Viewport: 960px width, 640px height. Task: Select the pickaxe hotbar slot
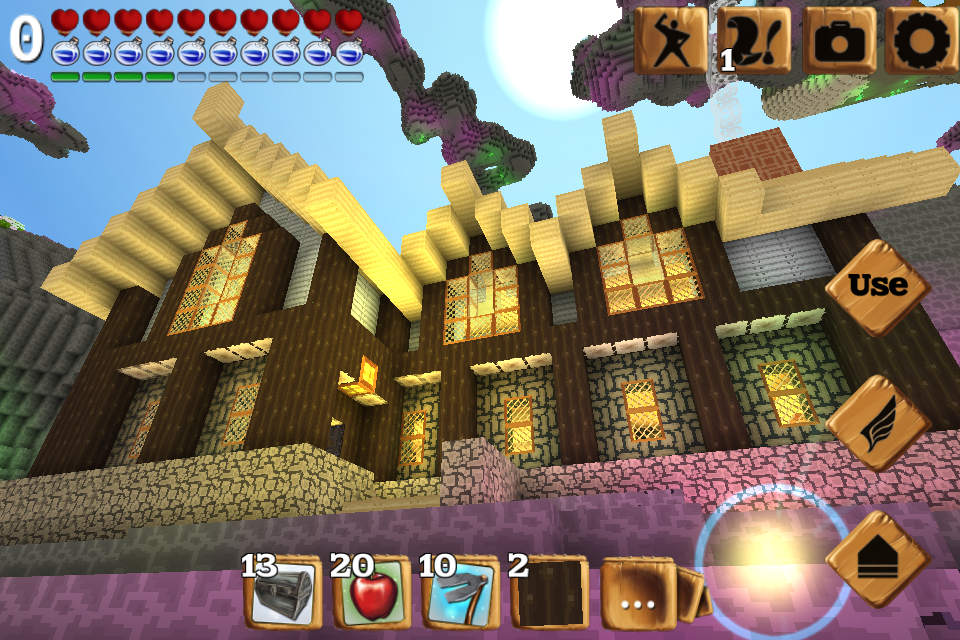(x=460, y=593)
